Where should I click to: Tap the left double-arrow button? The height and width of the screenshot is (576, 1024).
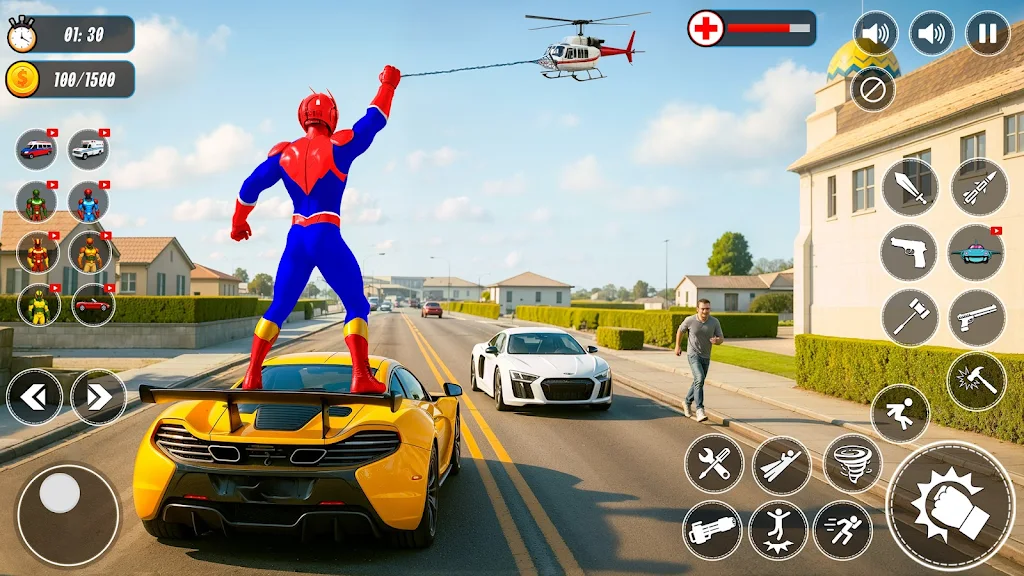pyautogui.click(x=34, y=397)
